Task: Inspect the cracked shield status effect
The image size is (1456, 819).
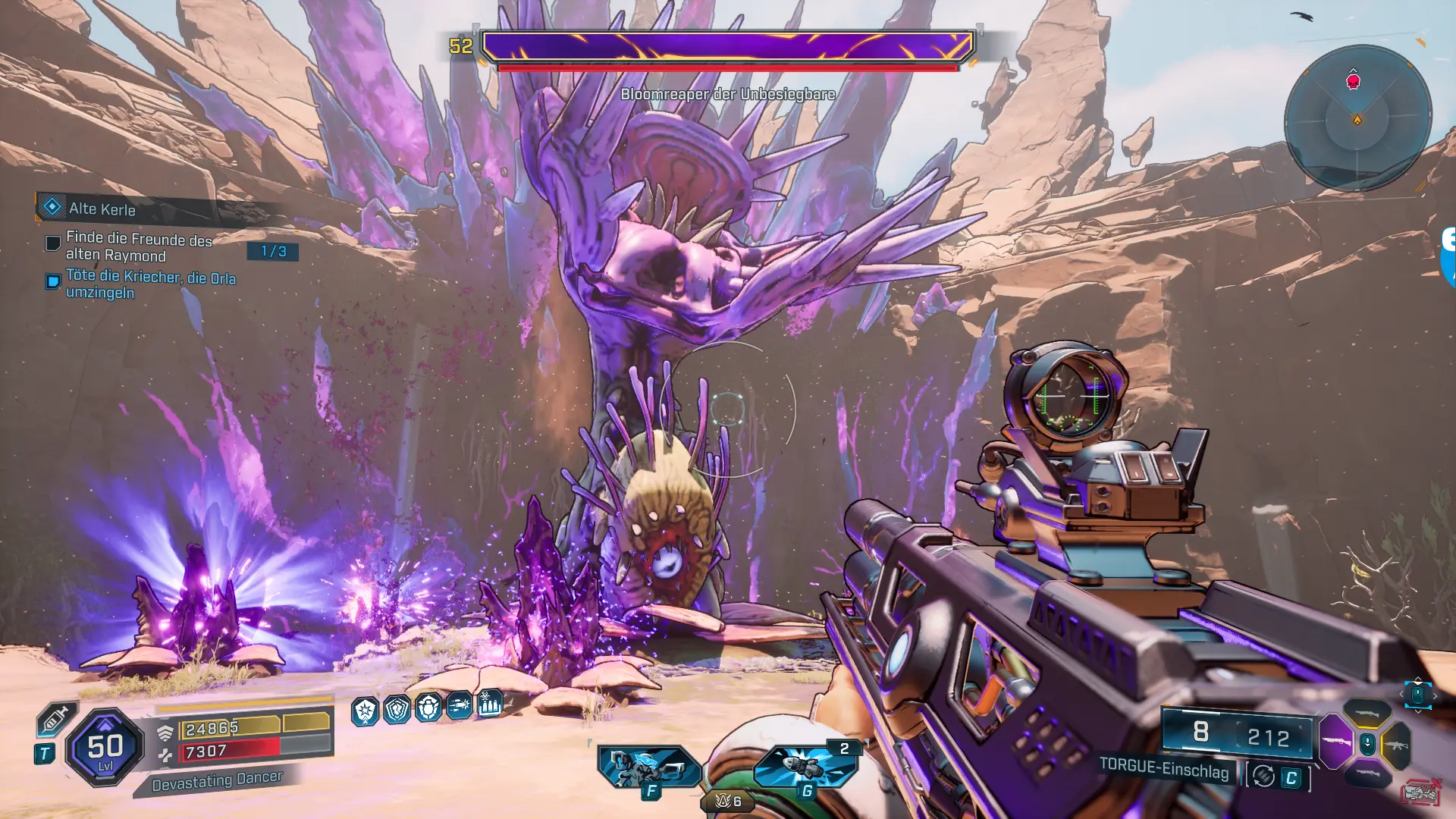Action: (397, 709)
